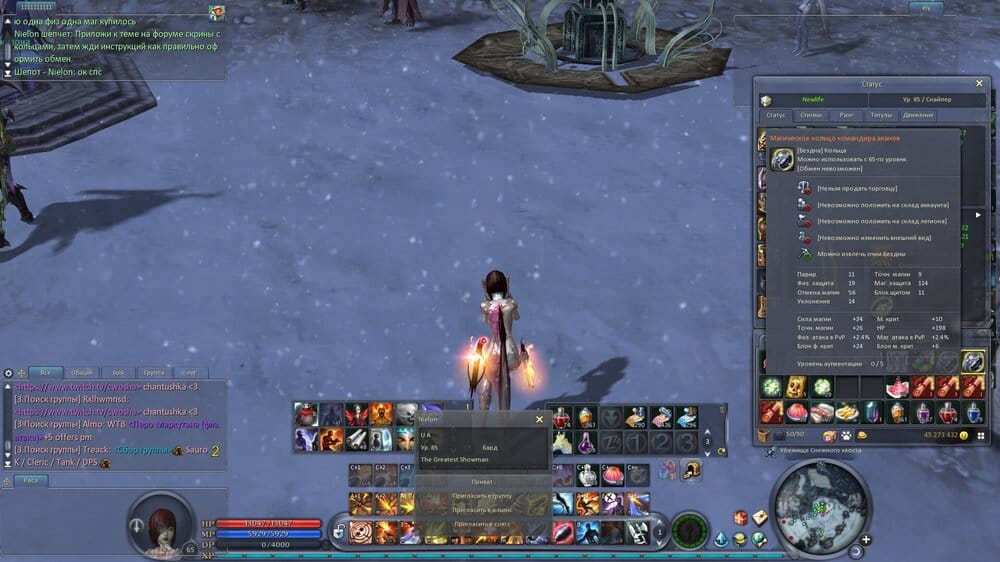Close the Статус character window
The height and width of the screenshot is (562, 1000).
tap(979, 85)
